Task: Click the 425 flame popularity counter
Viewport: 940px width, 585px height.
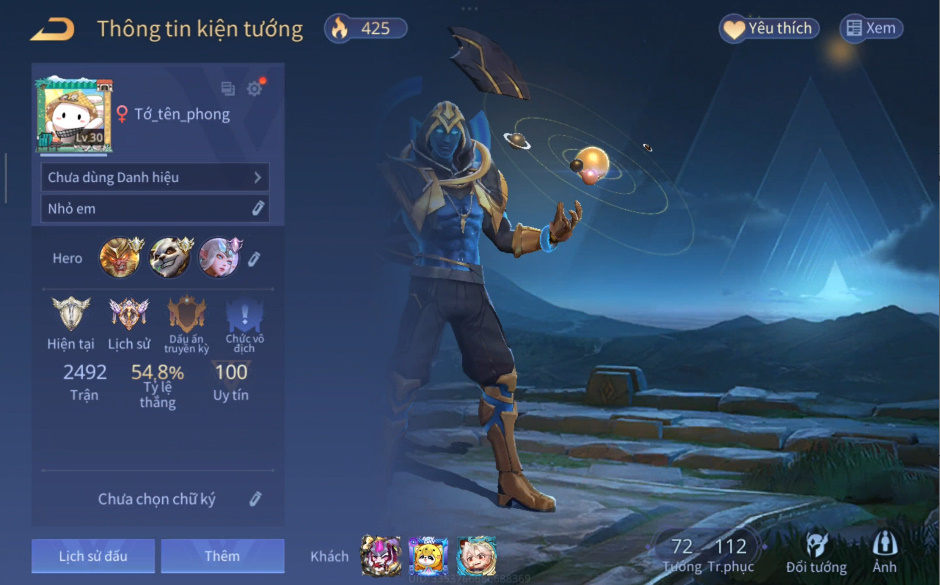Action: [x=365, y=29]
